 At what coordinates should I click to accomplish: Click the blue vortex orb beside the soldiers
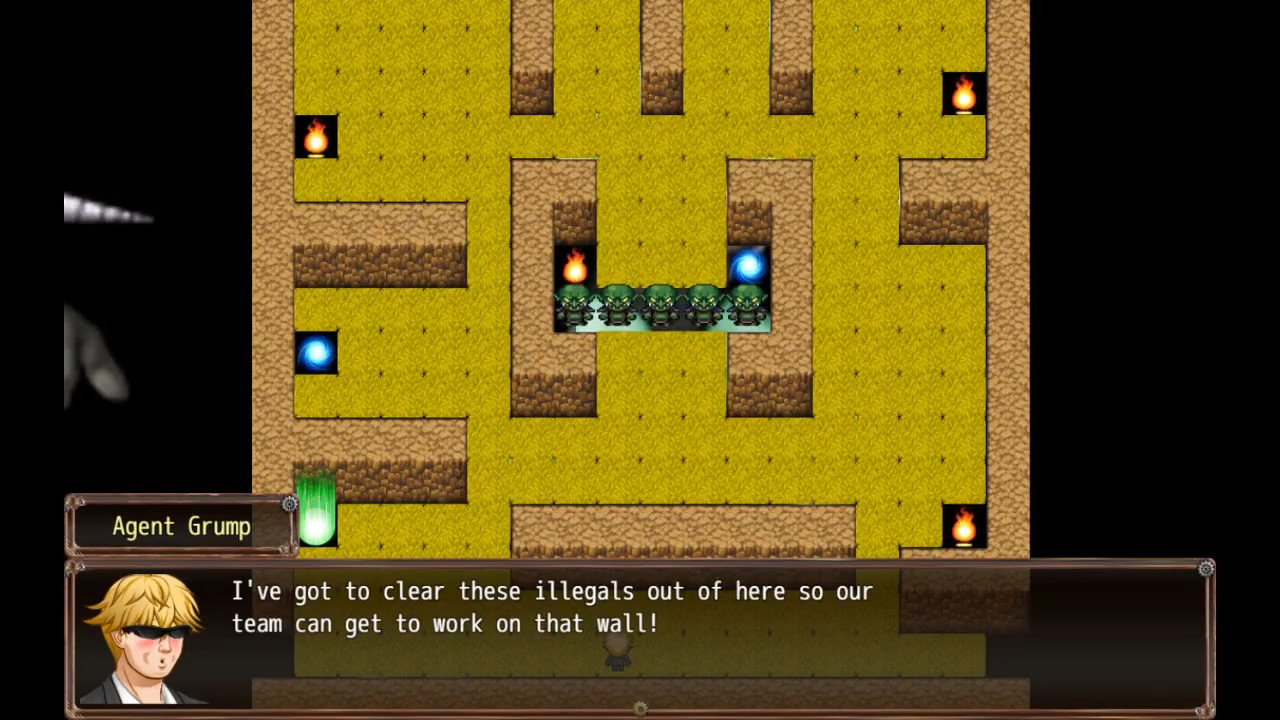pyautogui.click(x=748, y=264)
